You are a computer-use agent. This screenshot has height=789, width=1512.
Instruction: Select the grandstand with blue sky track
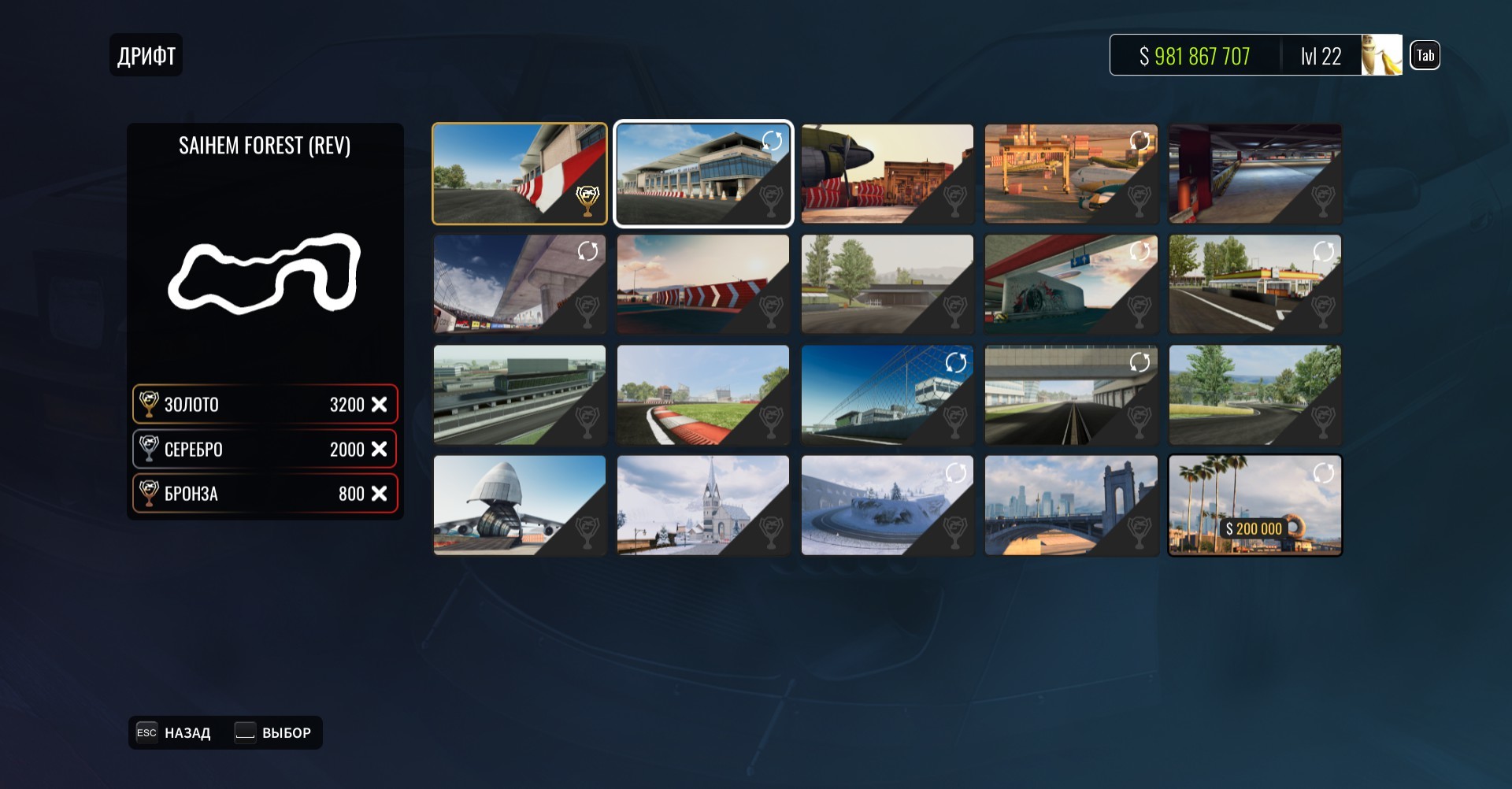(x=519, y=283)
